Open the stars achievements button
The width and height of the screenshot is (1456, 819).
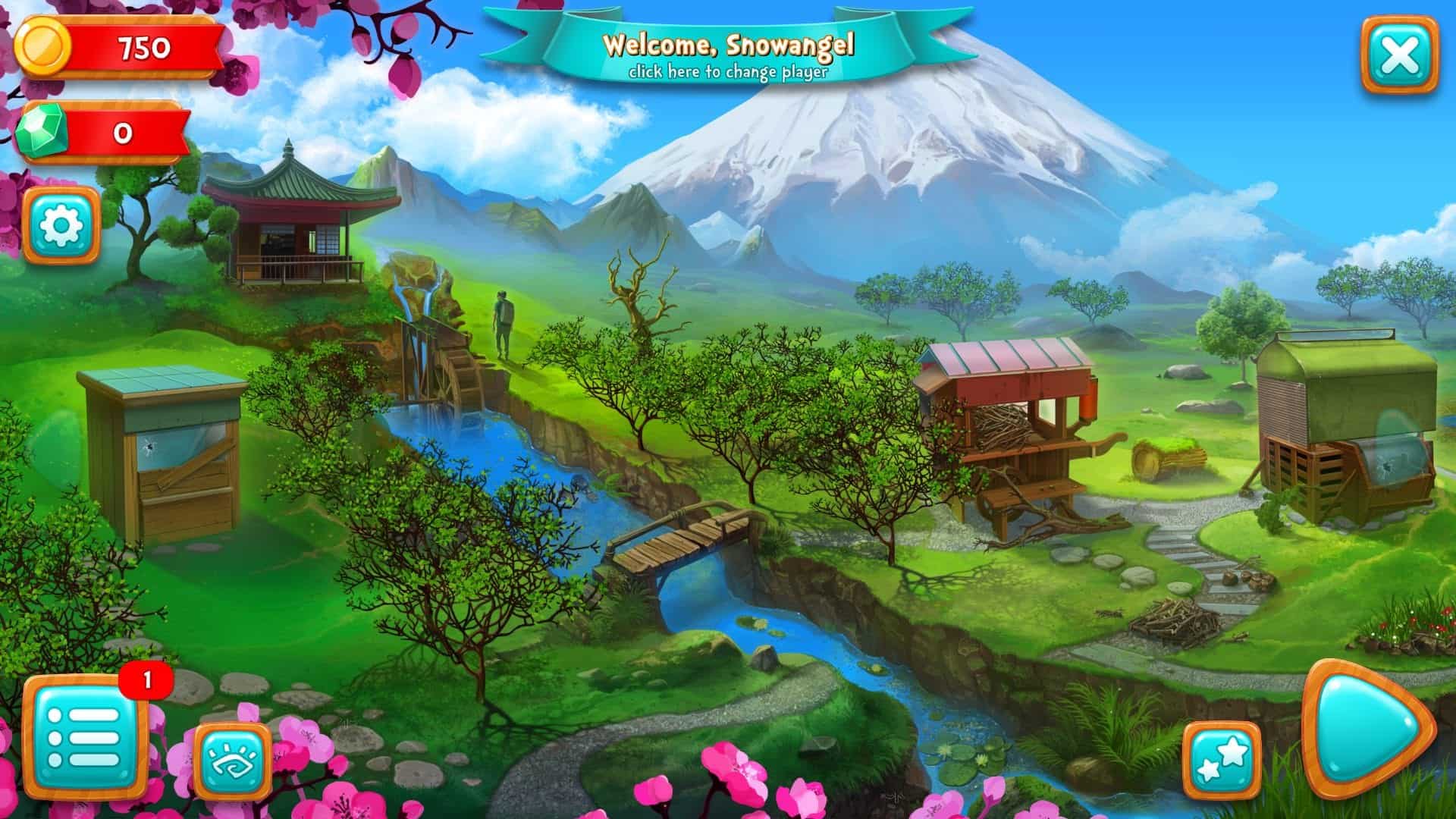click(x=1222, y=761)
